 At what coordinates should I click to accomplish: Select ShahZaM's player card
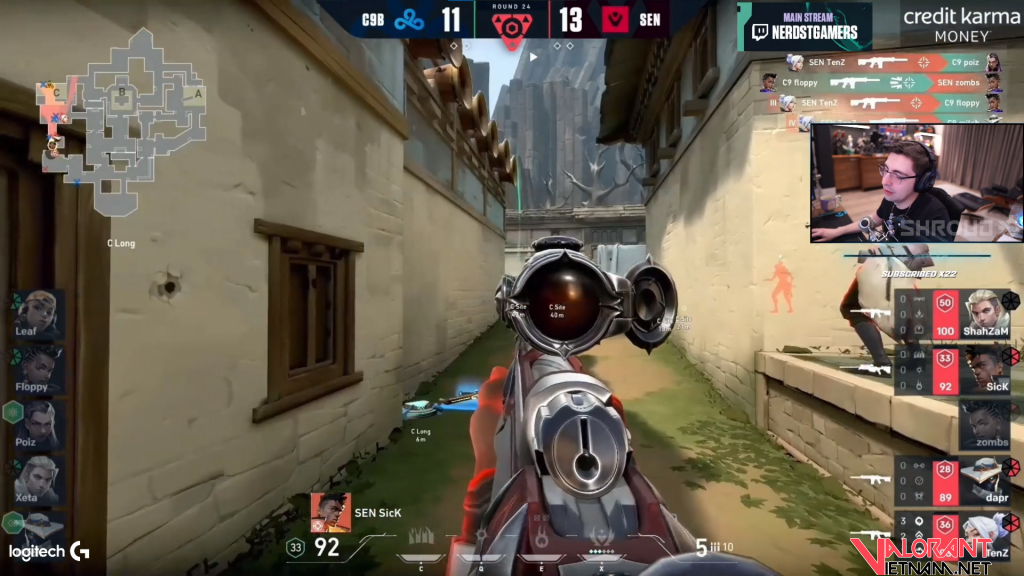tap(985, 314)
